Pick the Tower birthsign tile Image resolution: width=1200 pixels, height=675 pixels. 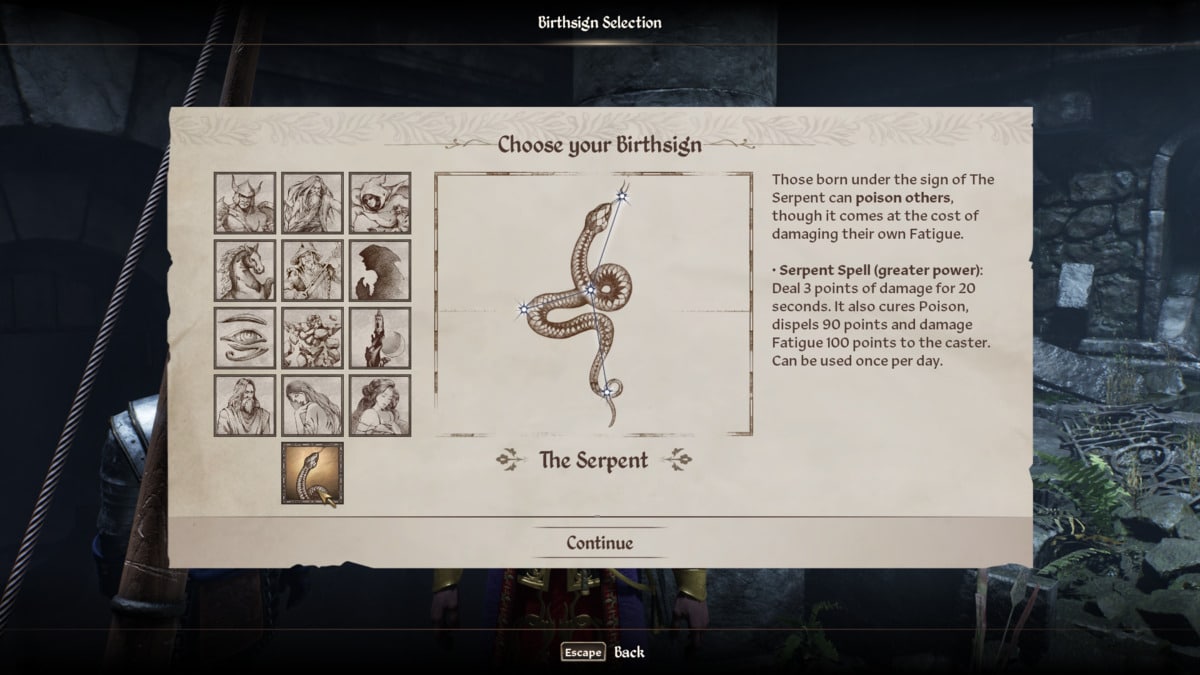pos(380,338)
